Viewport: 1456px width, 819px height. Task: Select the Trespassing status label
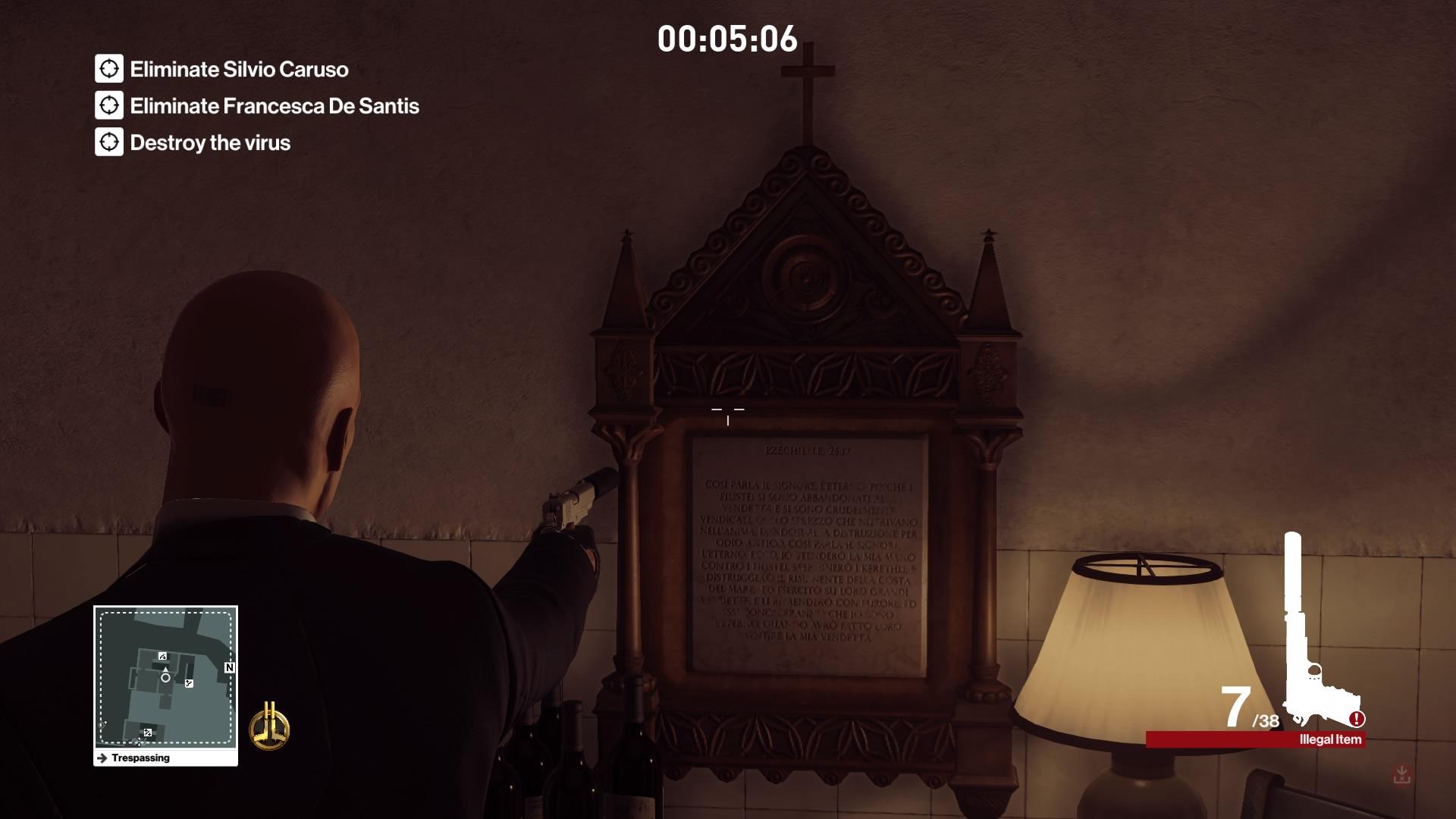(140, 758)
